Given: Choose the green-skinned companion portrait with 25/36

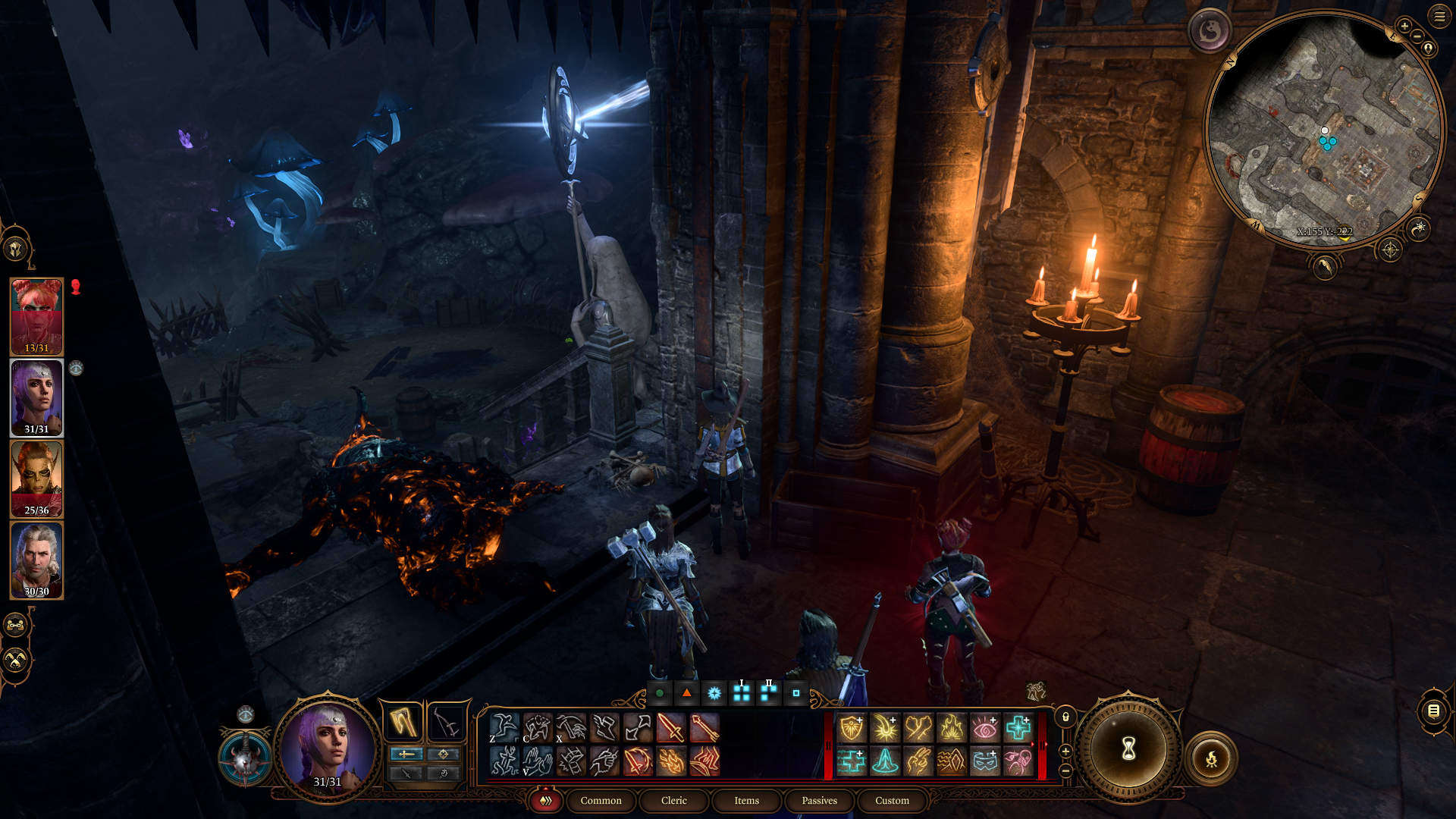Looking at the screenshot, I should [36, 479].
